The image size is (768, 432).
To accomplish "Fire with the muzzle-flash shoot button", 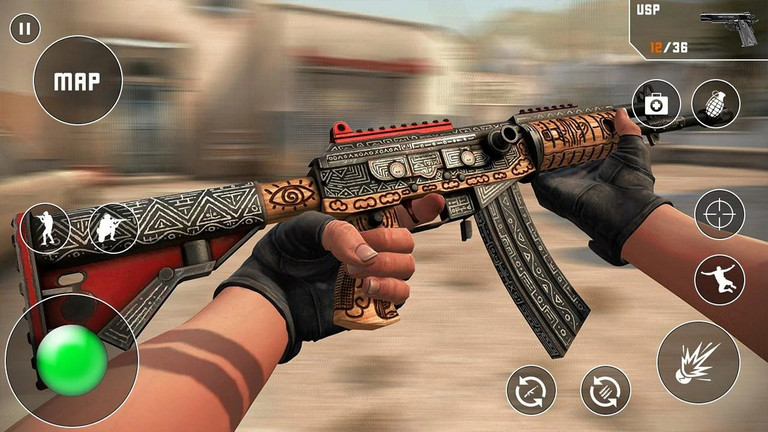I will coord(698,362).
